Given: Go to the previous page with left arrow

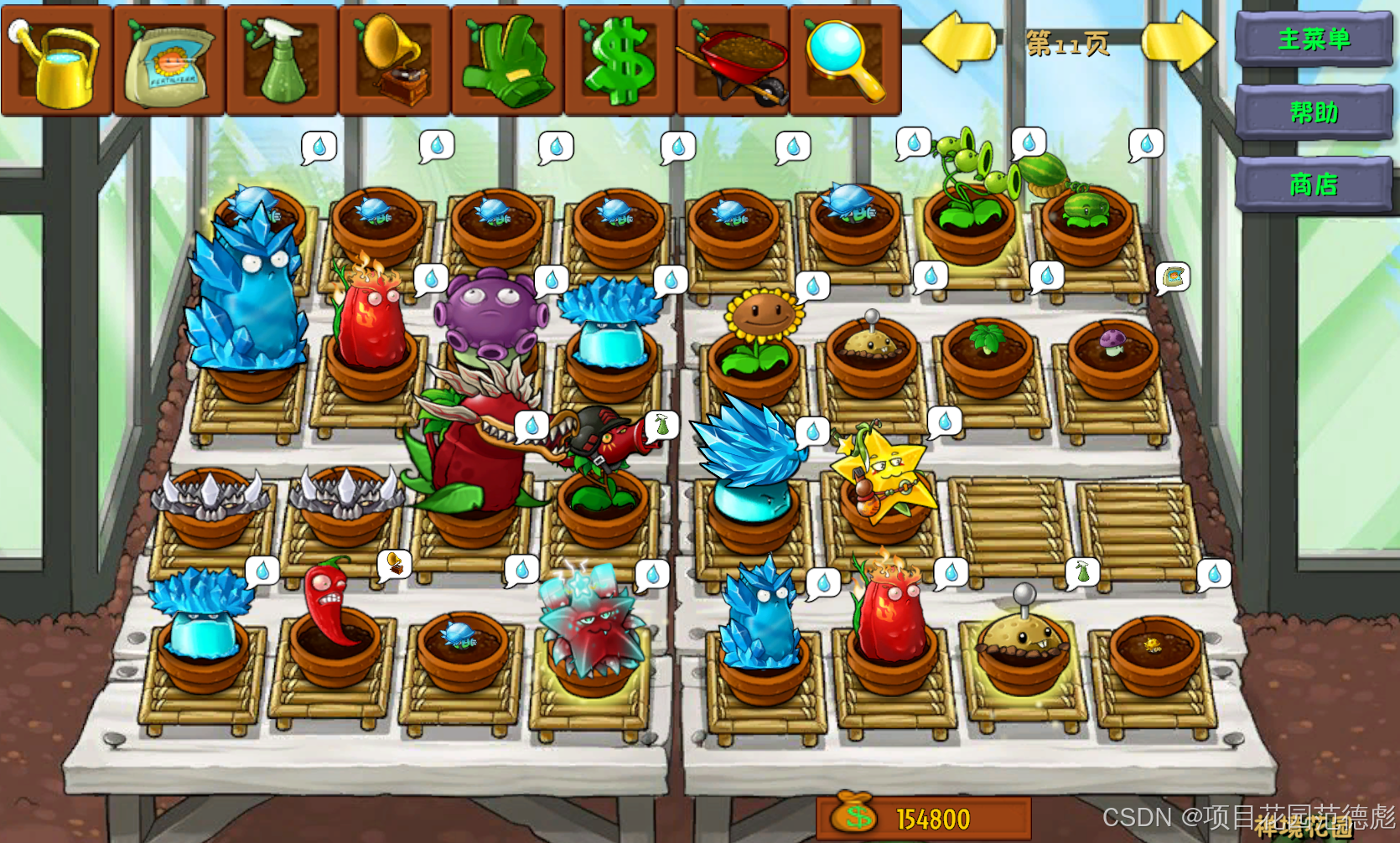Looking at the screenshot, I should pyautogui.click(x=958, y=42).
